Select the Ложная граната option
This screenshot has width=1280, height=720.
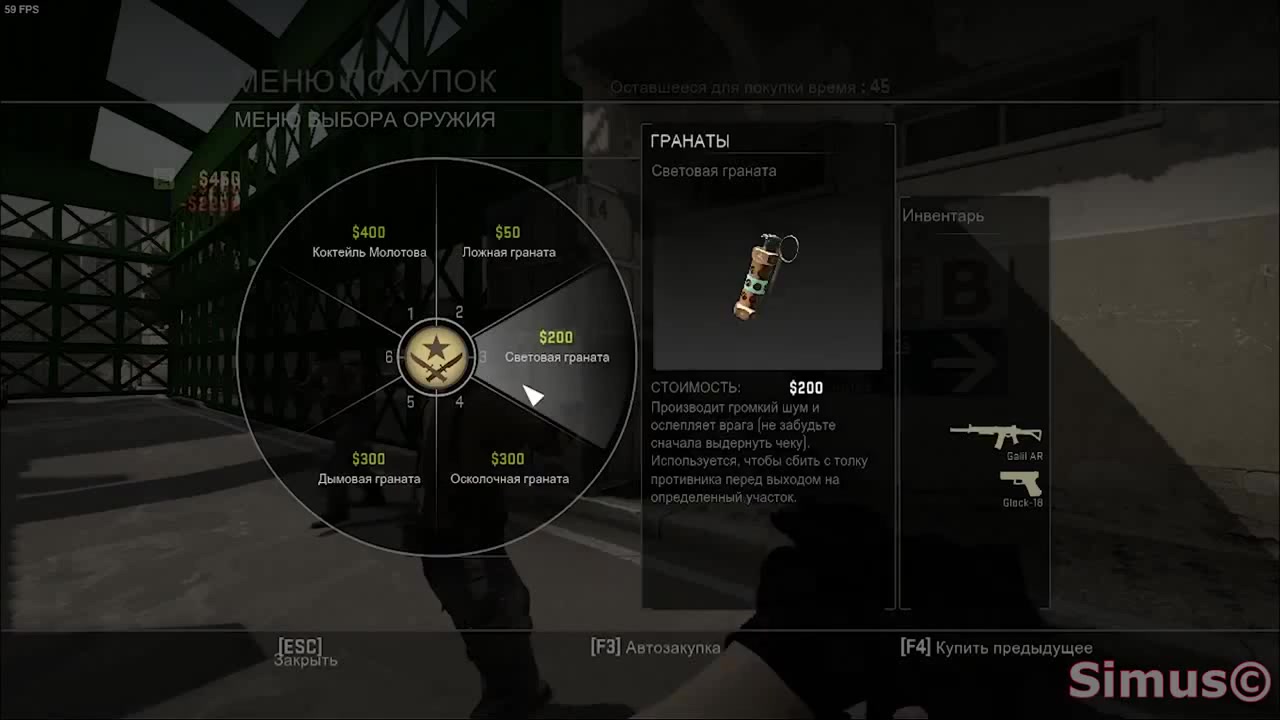[x=508, y=243]
